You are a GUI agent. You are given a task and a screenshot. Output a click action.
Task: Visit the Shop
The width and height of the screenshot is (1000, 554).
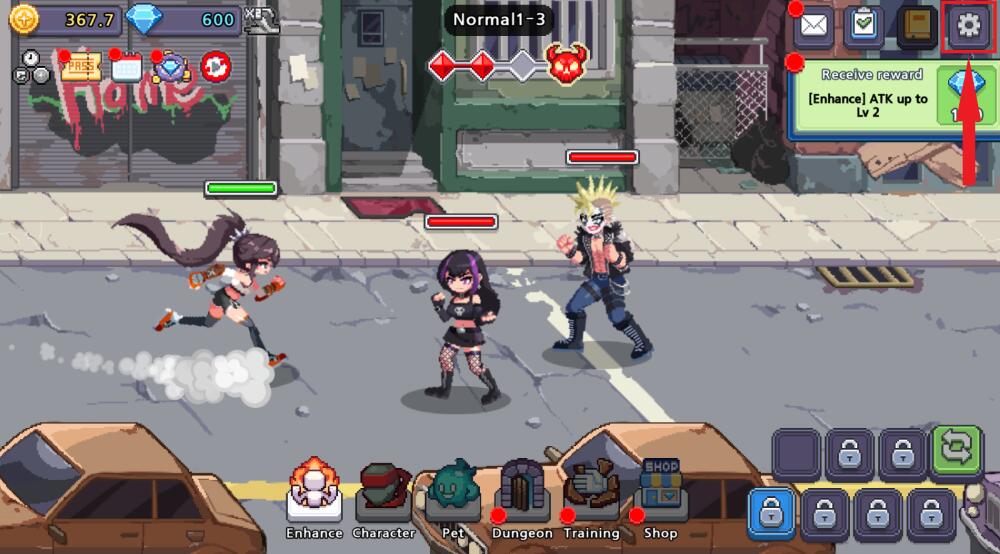point(660,493)
